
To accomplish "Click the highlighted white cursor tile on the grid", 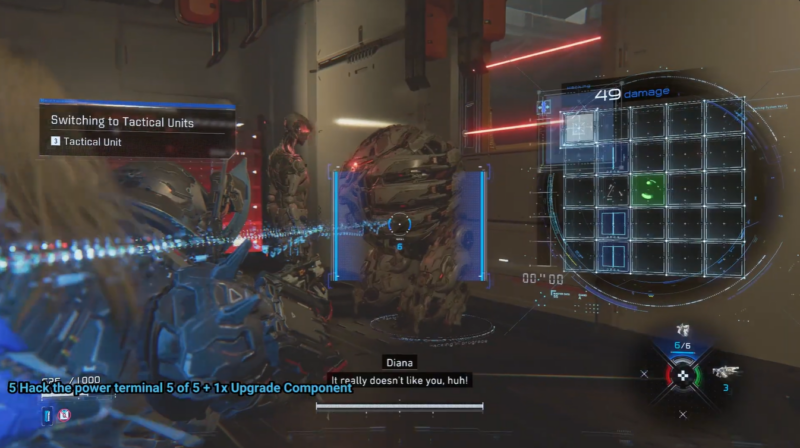I will click(579, 126).
